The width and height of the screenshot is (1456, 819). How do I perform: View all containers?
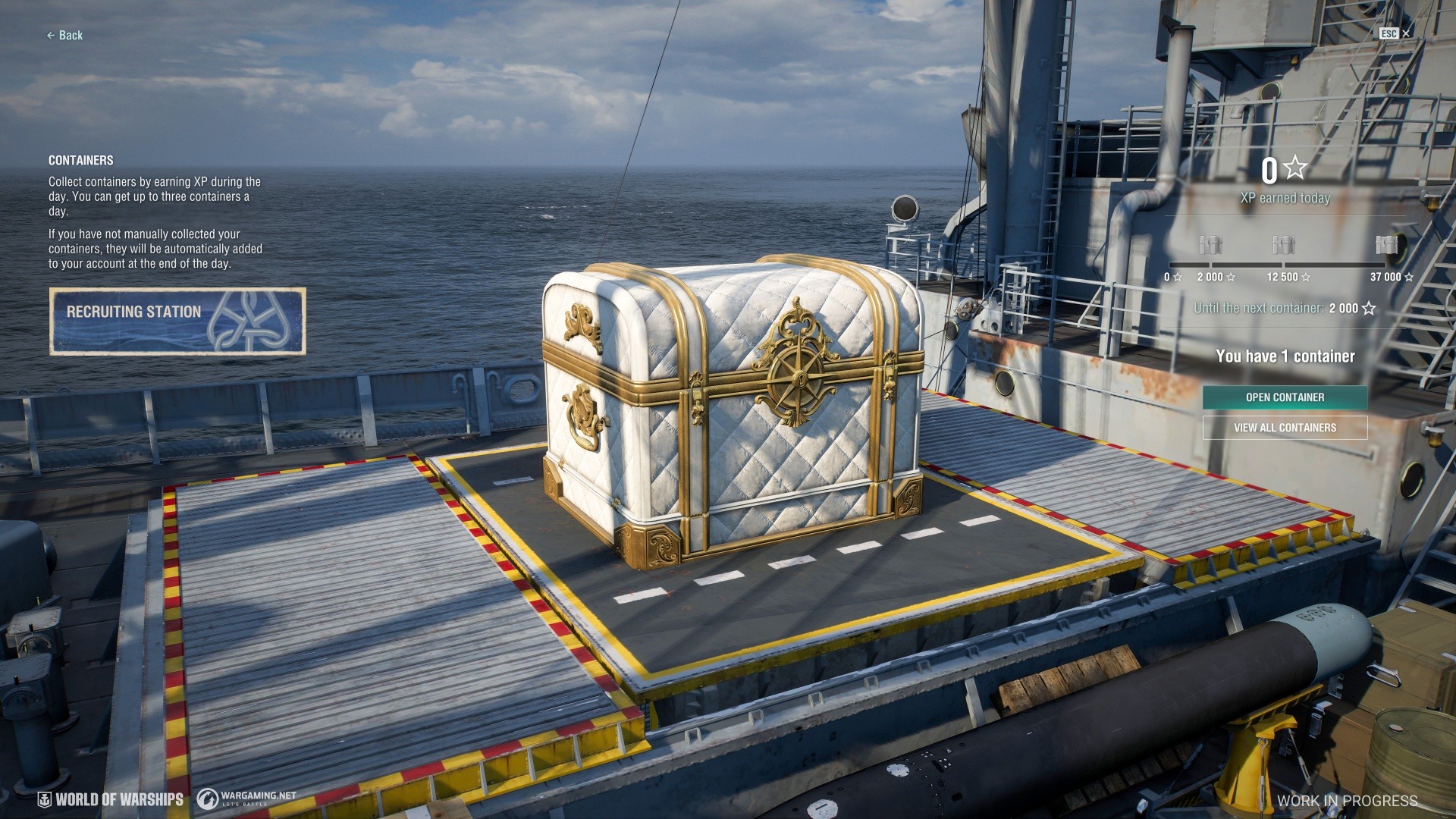1285,428
